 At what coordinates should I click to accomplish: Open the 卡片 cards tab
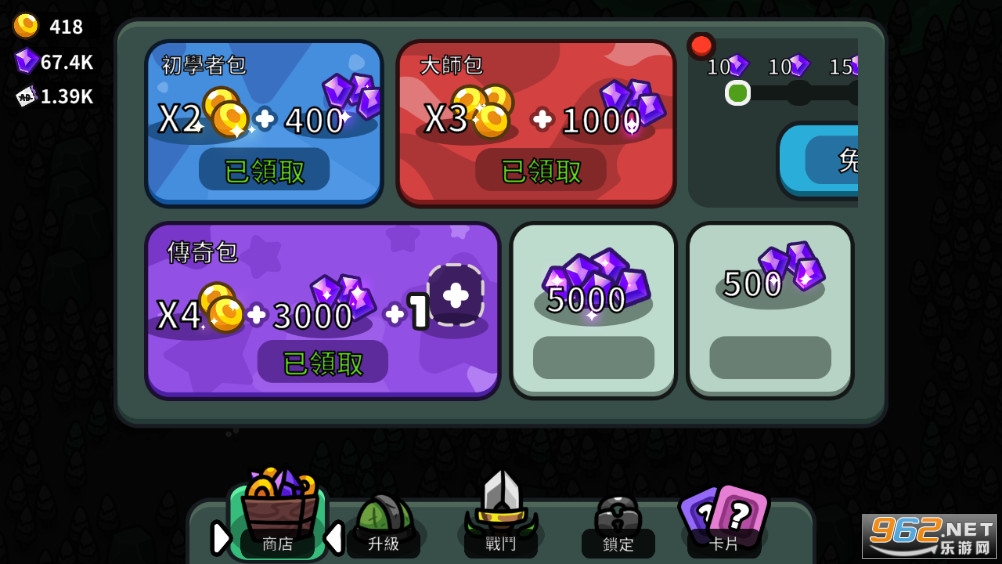tap(723, 520)
